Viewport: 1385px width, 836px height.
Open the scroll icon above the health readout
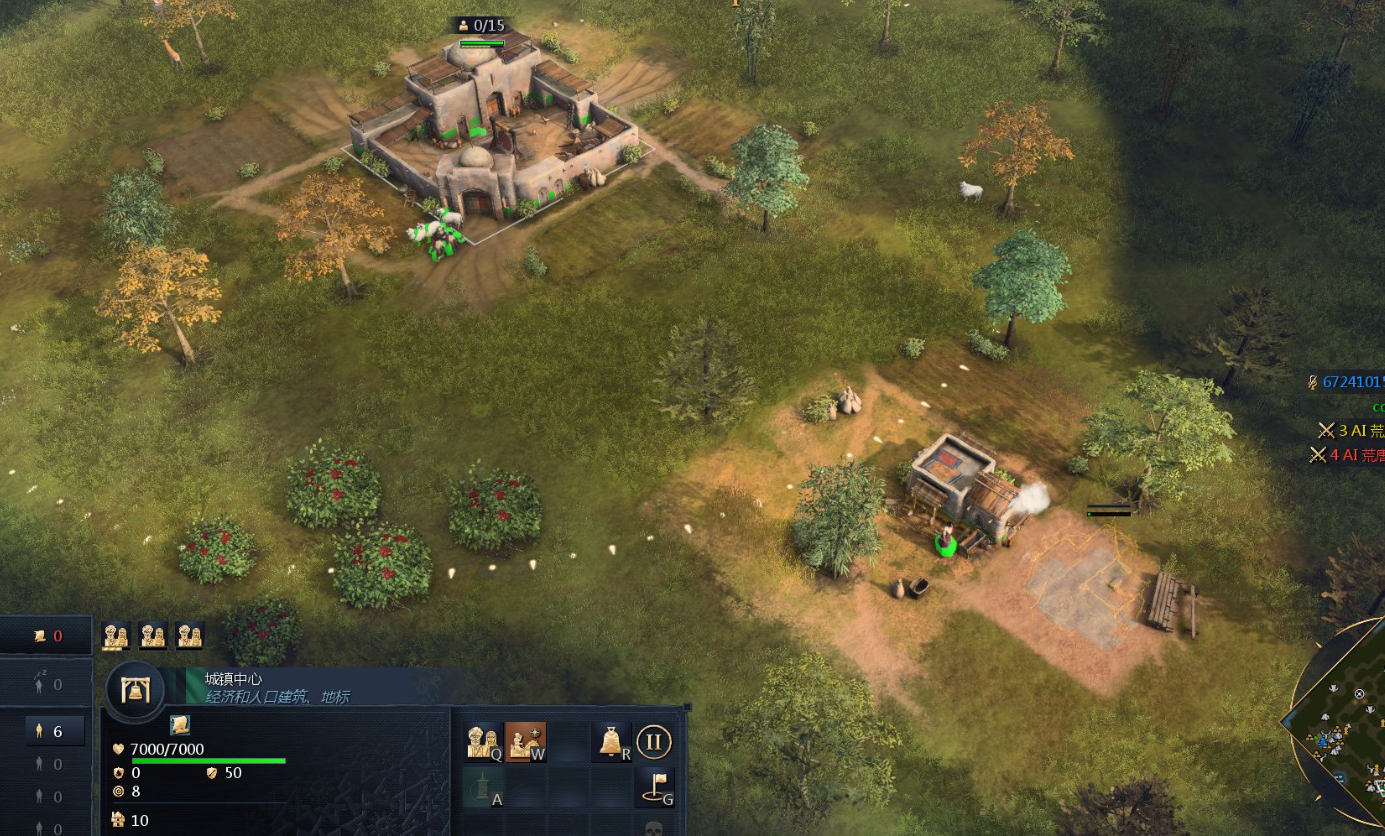180,724
